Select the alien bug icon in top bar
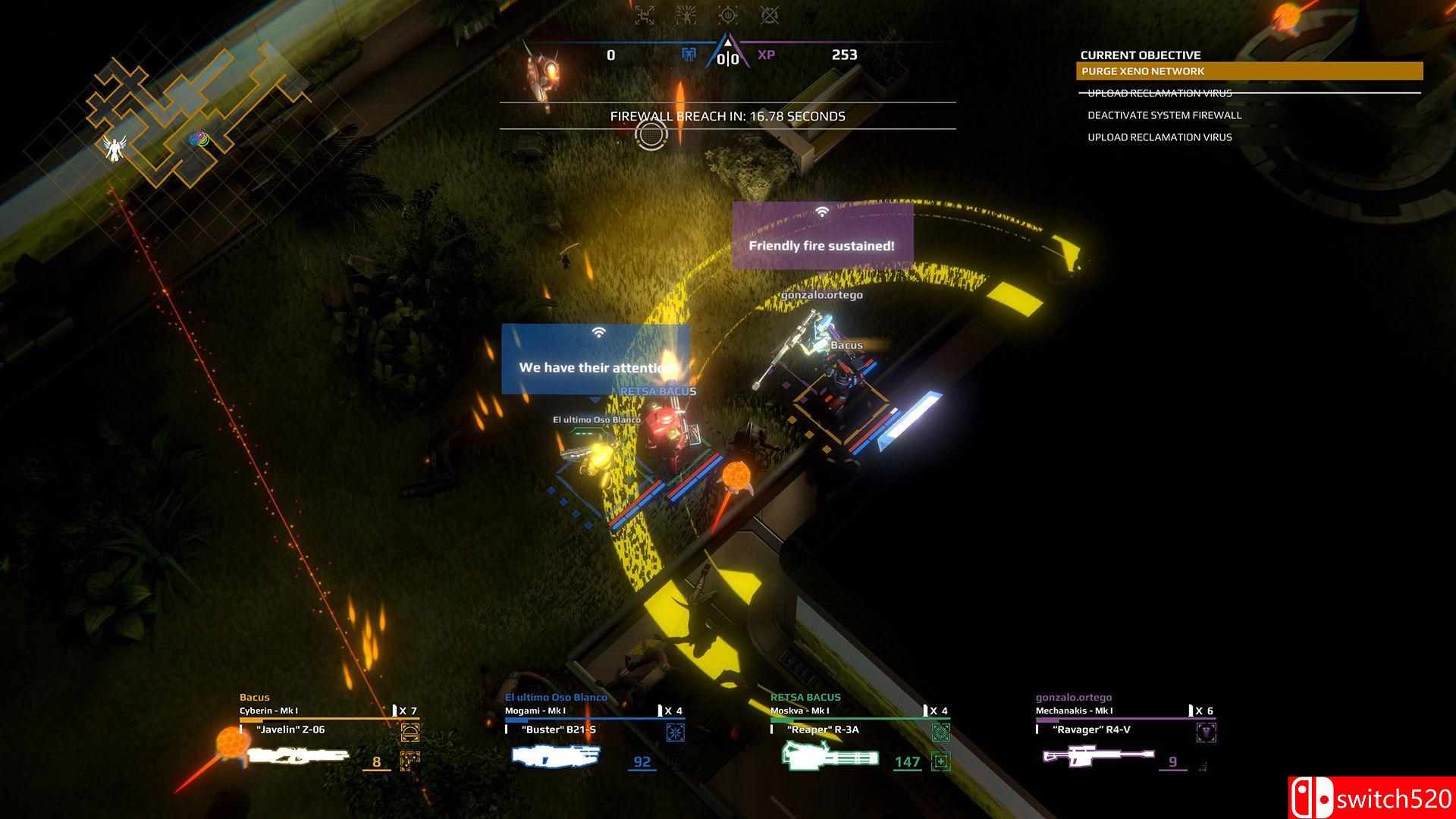 tap(686, 14)
